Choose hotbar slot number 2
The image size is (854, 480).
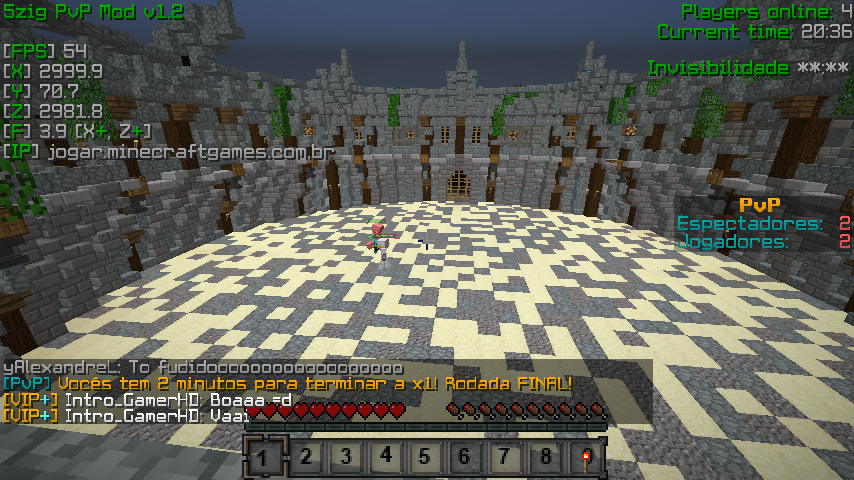(305, 458)
